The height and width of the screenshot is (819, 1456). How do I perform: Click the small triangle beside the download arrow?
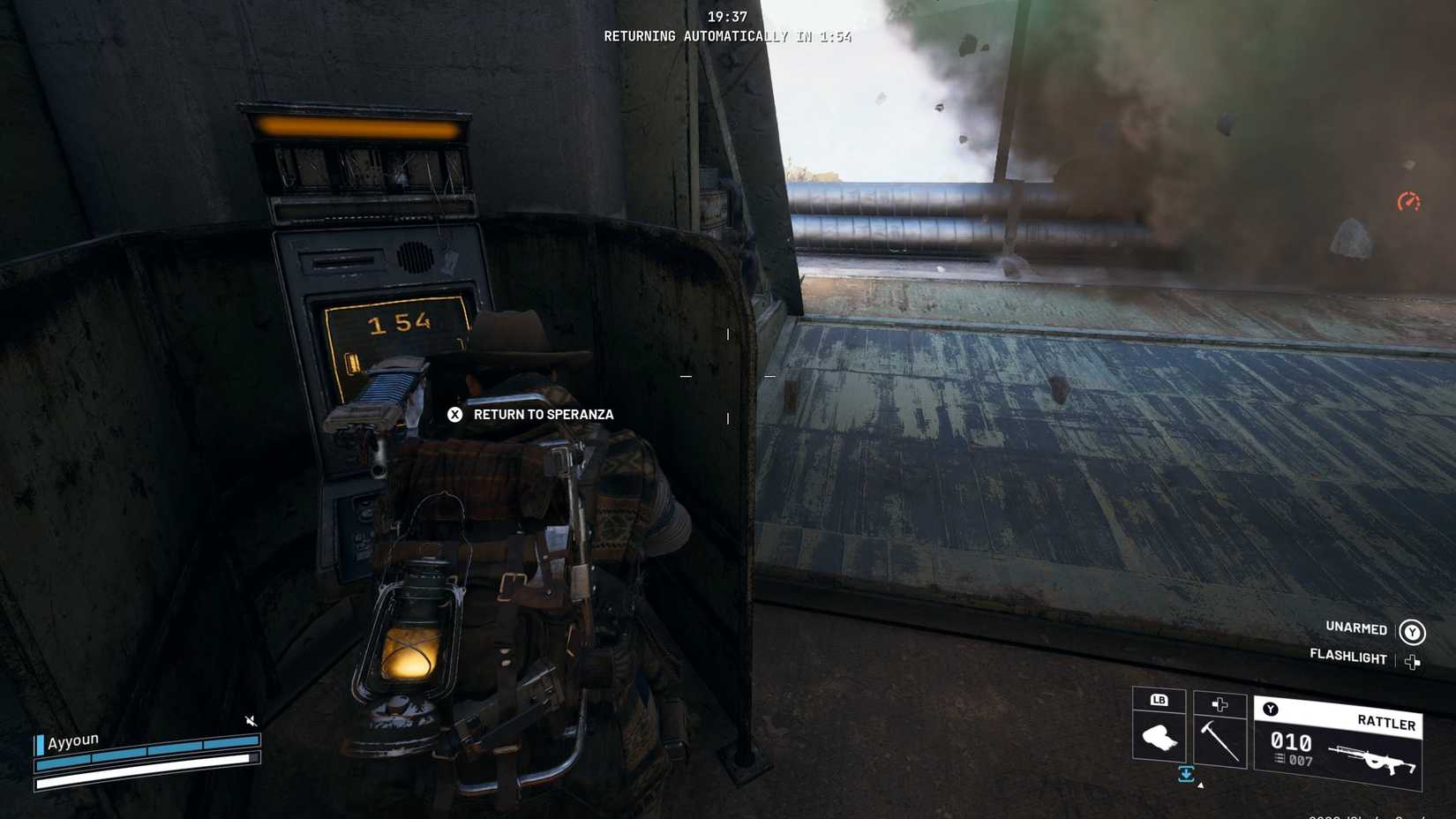1200,785
